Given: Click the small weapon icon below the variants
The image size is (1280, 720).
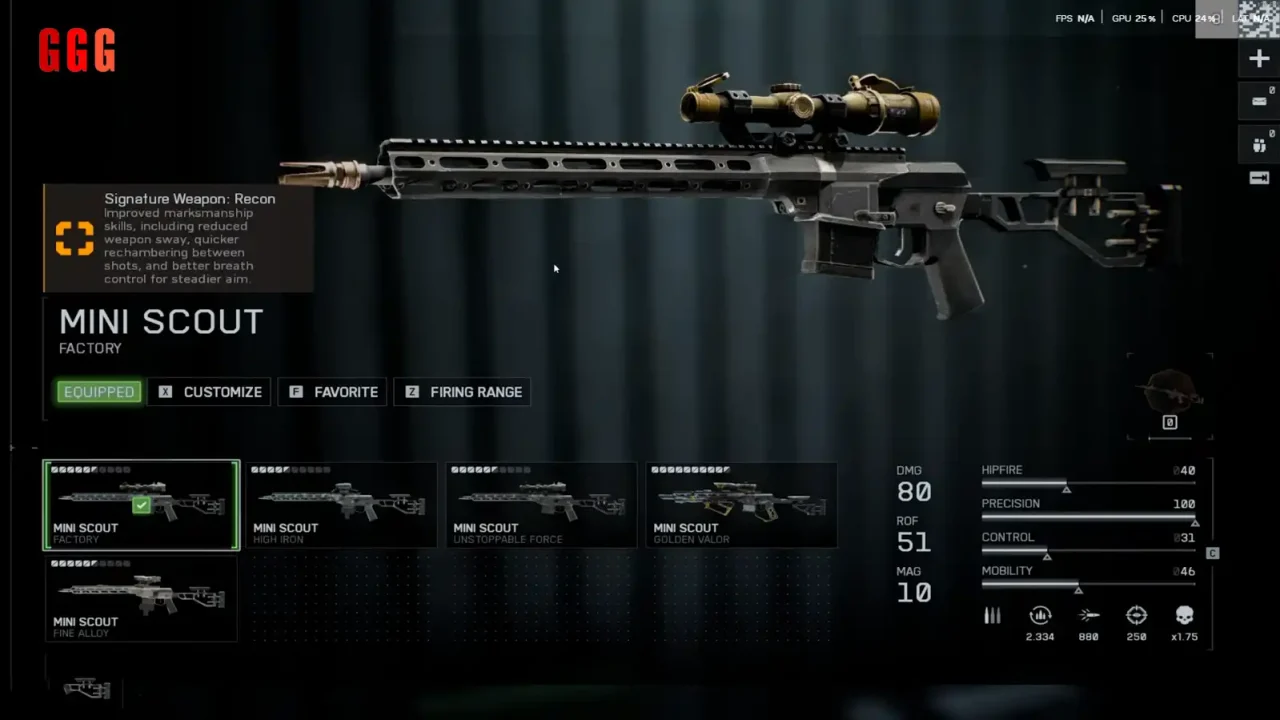Looking at the screenshot, I should [87, 688].
